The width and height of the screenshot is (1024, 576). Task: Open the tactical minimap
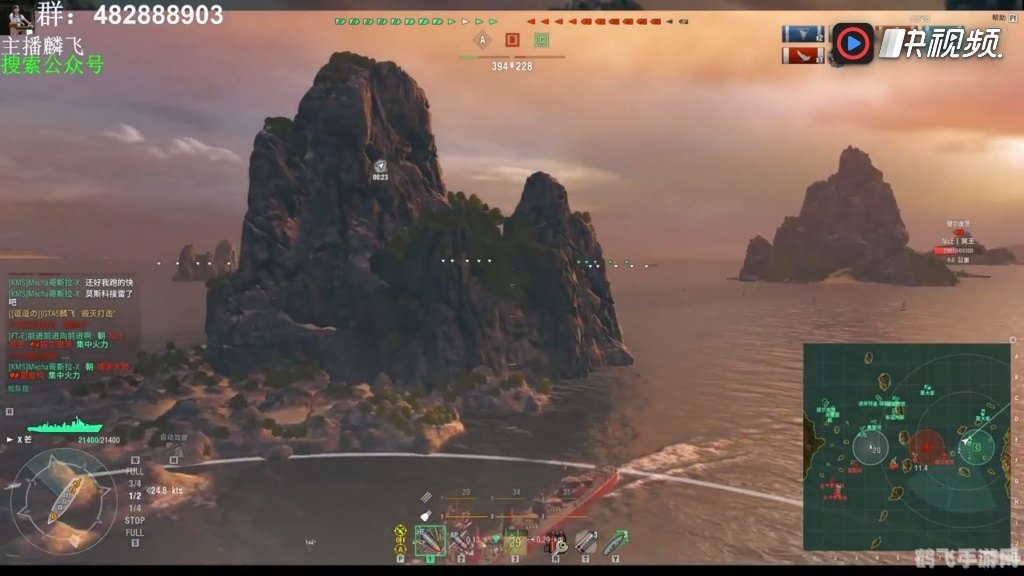(907, 444)
